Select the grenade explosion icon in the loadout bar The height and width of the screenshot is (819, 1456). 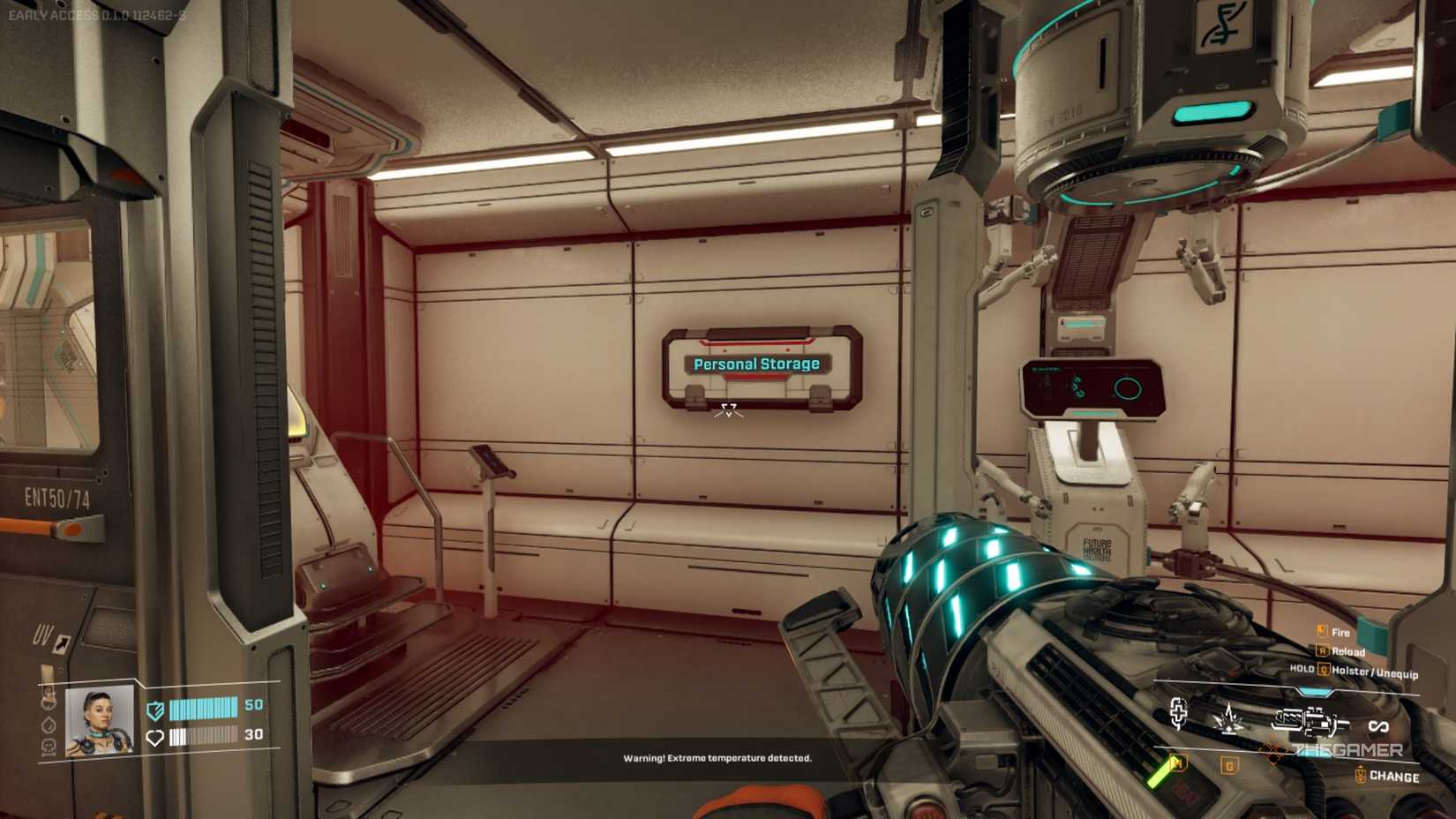1228,719
